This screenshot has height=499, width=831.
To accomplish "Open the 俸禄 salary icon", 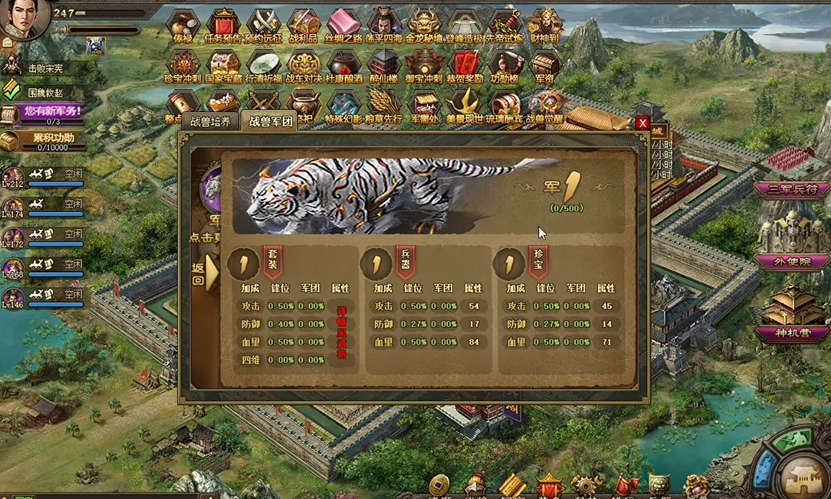I will pos(182,24).
